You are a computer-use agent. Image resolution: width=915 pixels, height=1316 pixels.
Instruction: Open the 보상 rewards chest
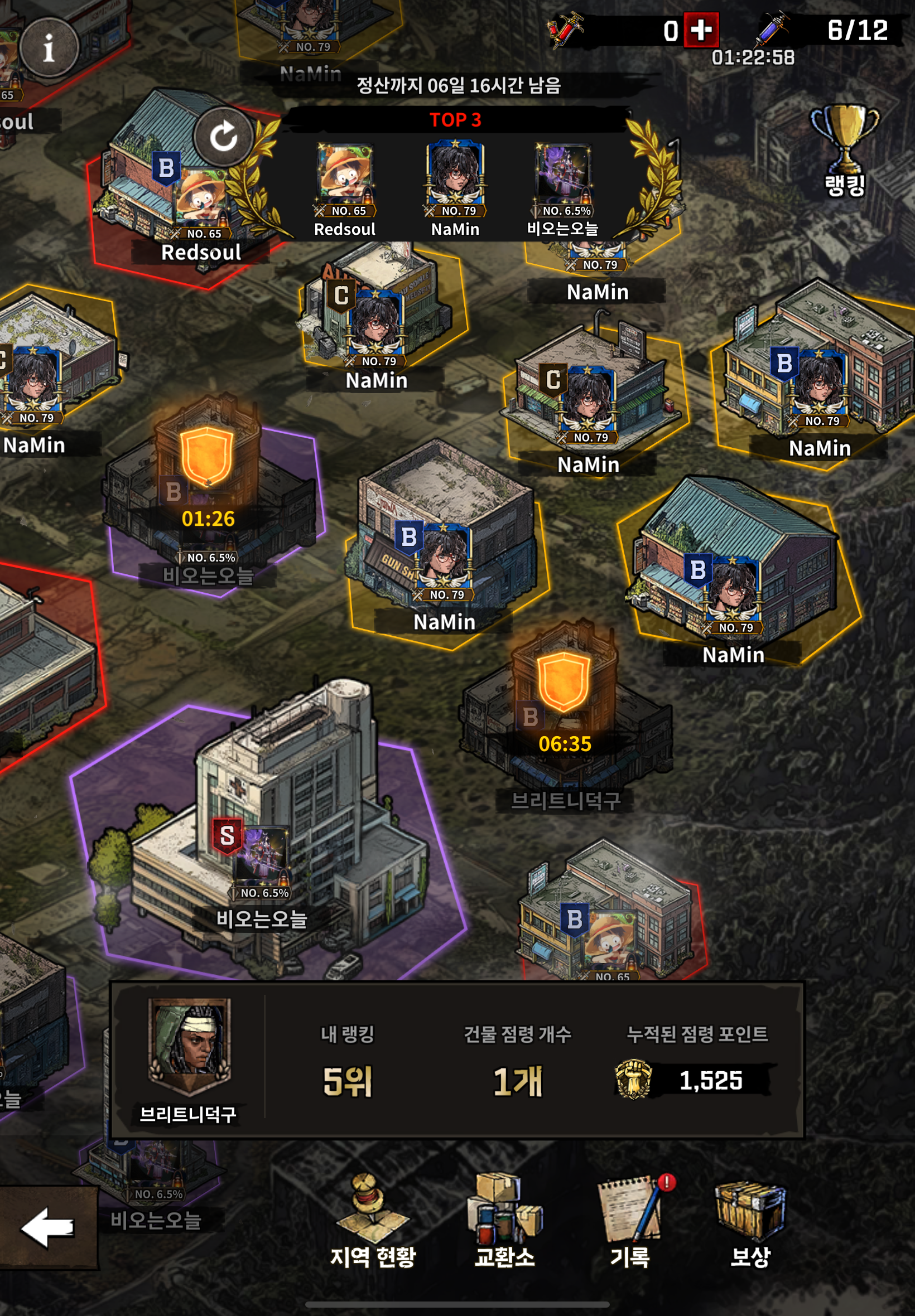tap(750, 1220)
